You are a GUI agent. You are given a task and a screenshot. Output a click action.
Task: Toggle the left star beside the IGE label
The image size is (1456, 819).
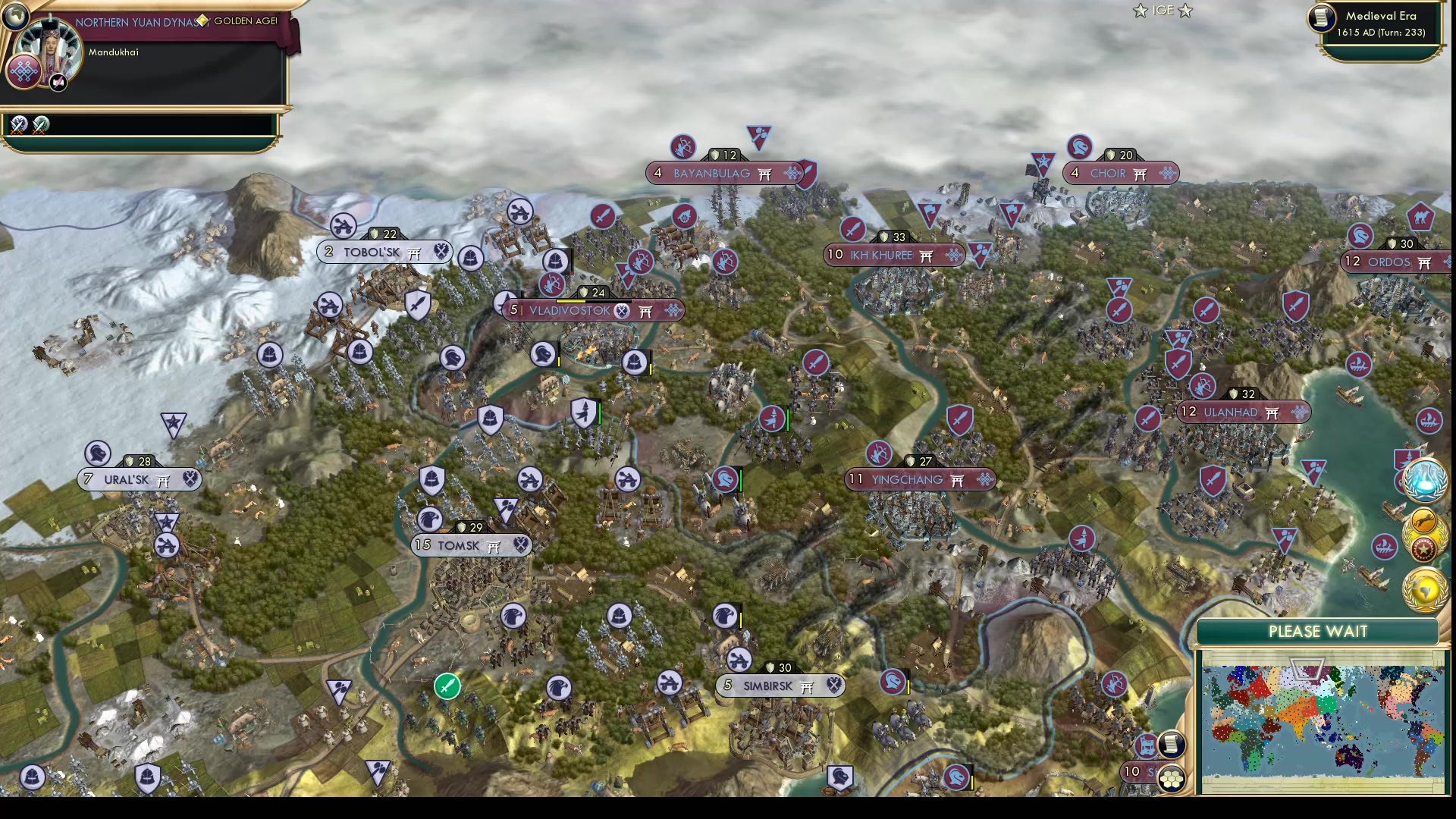tap(1141, 11)
